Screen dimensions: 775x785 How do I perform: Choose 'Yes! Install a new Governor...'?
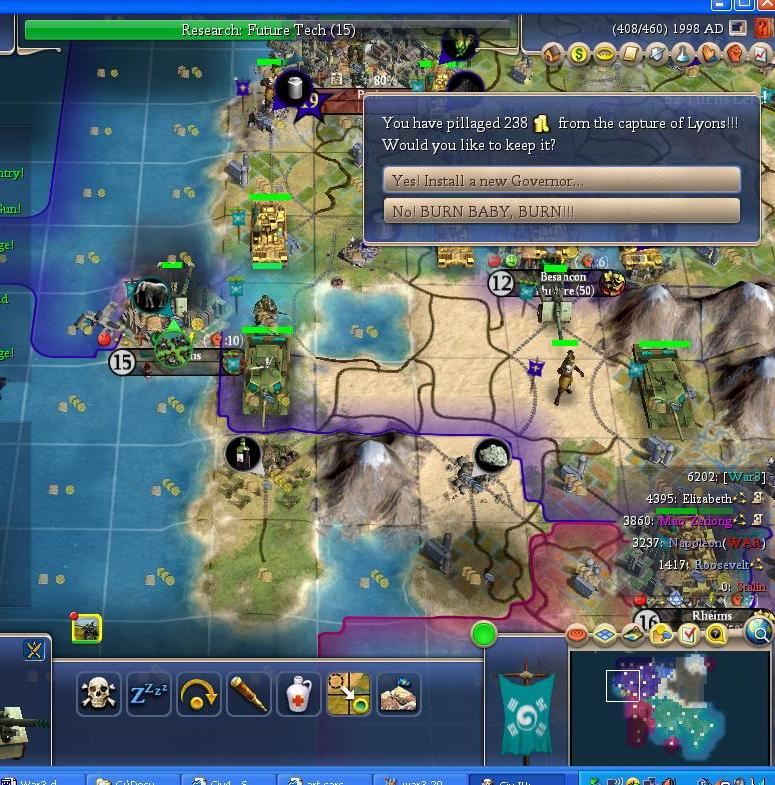[x=561, y=180]
